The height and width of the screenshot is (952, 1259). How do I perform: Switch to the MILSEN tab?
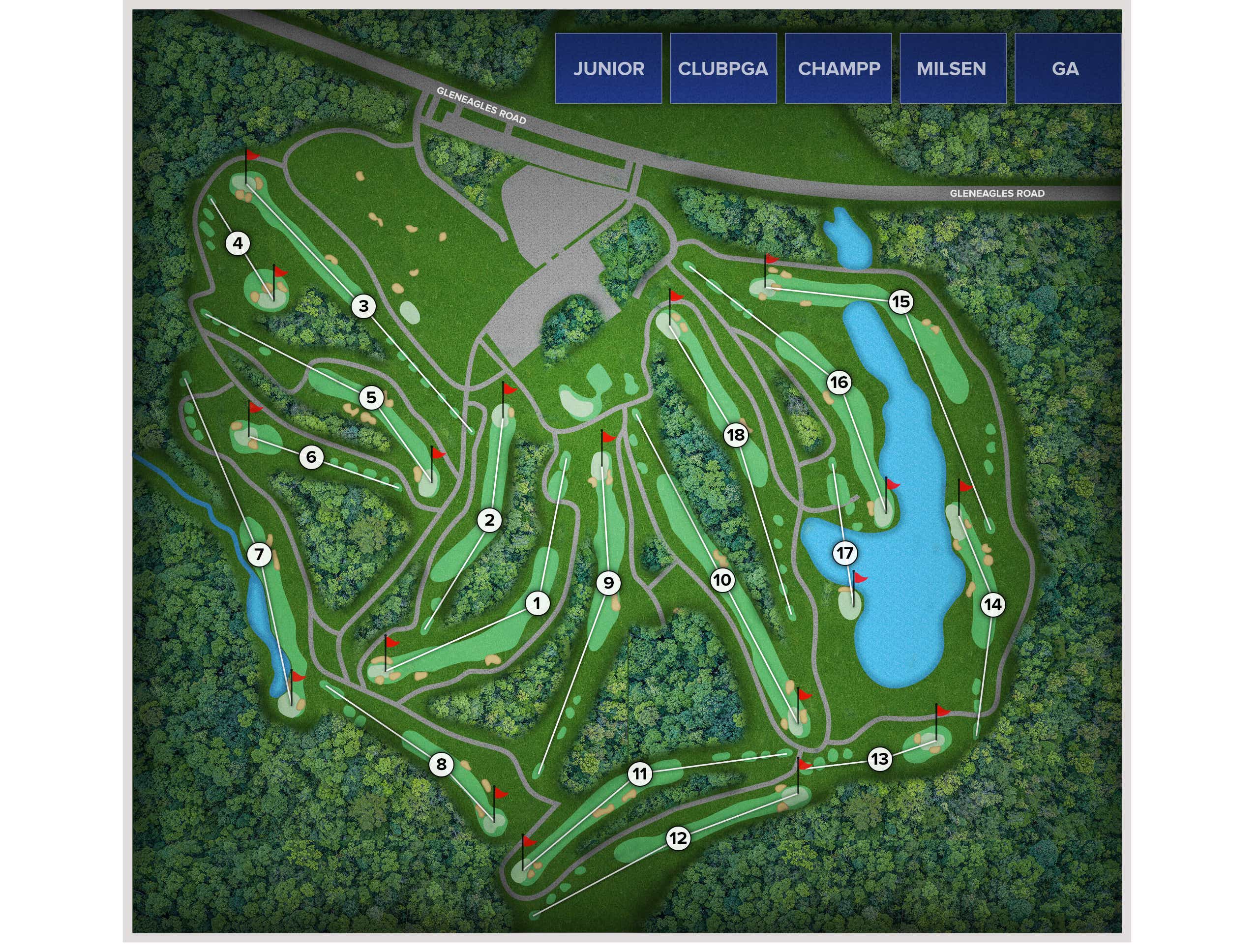(x=952, y=68)
